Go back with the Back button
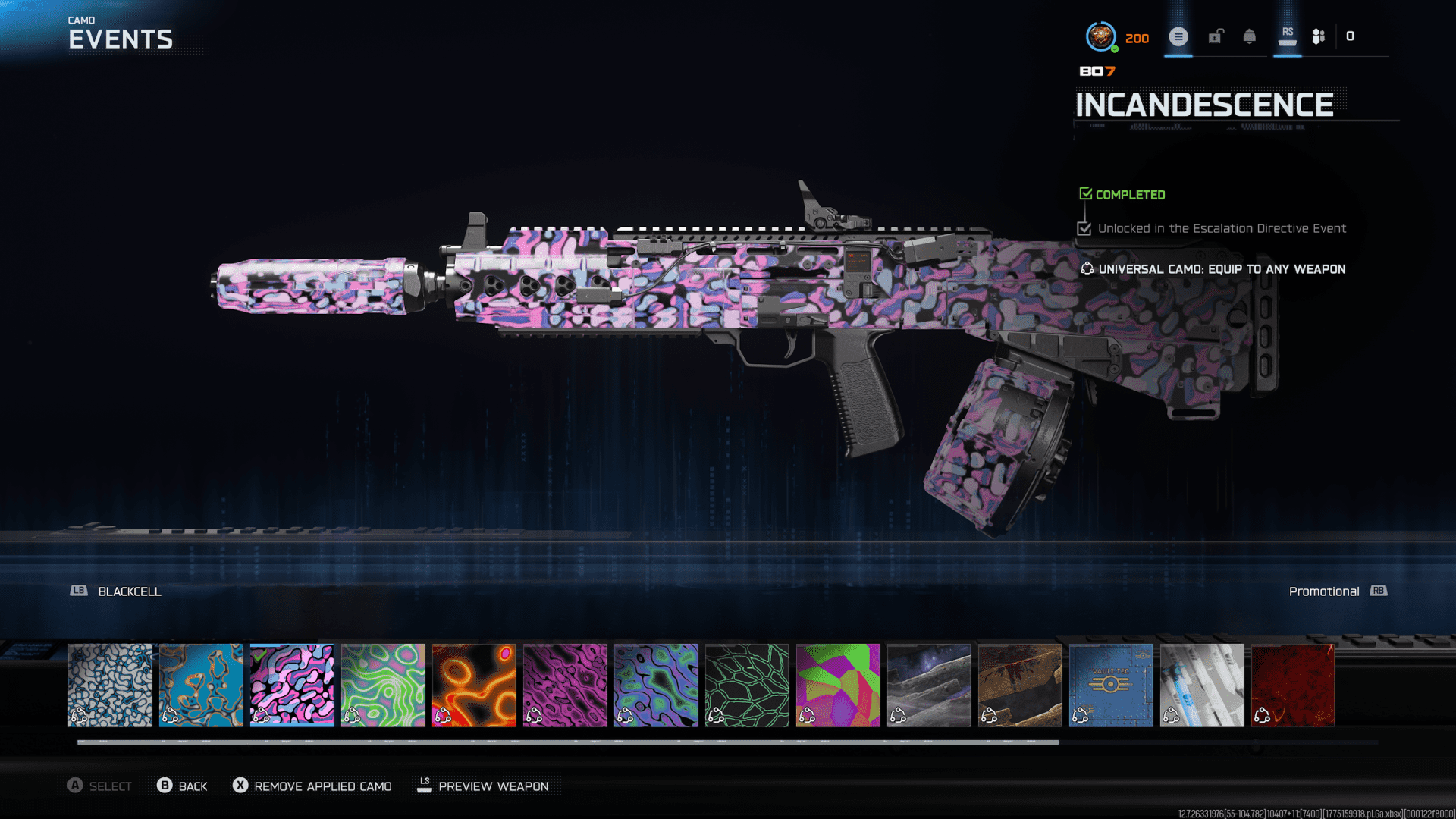This screenshot has width=1456, height=819. (182, 786)
